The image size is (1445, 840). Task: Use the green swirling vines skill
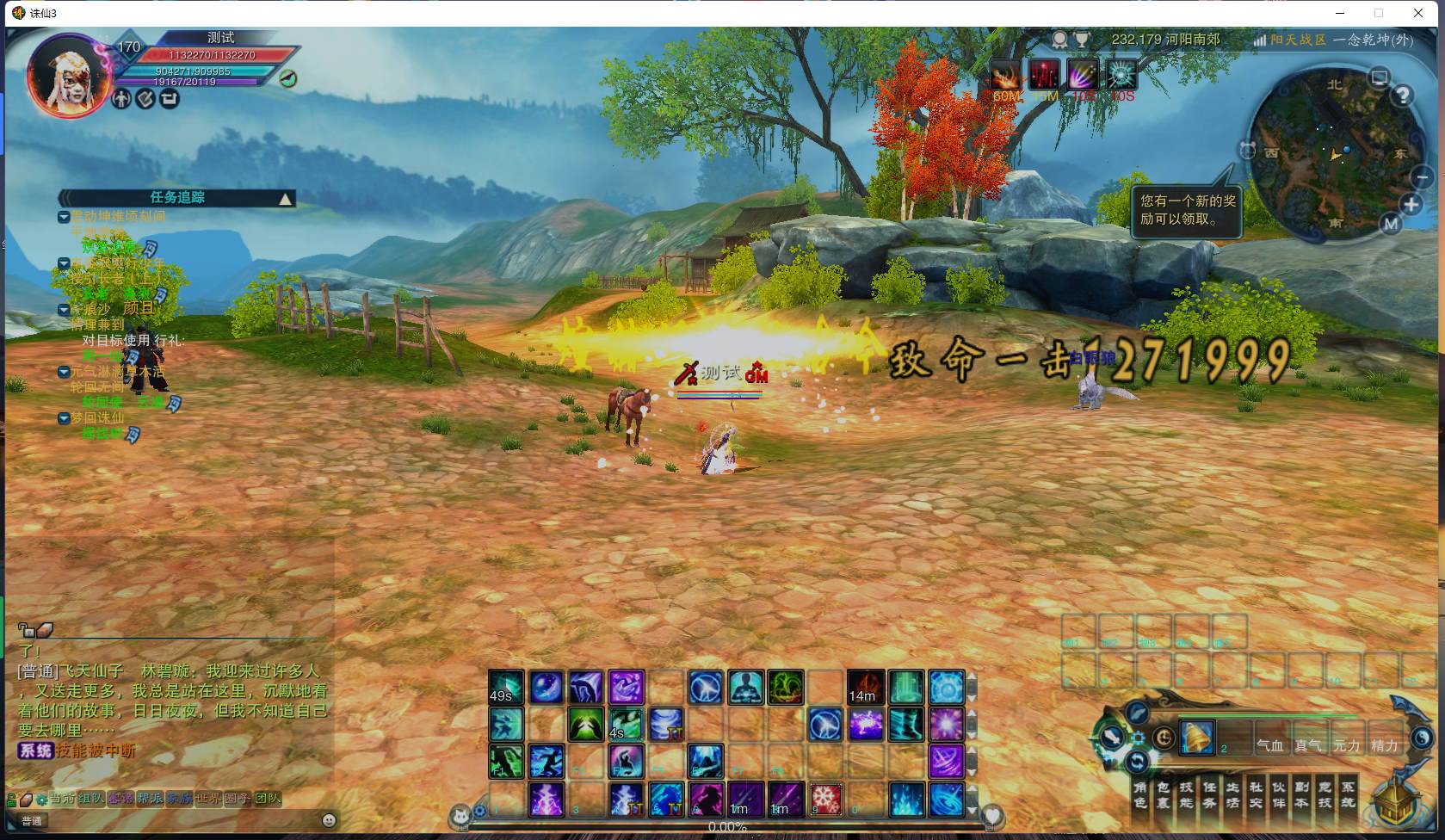click(x=785, y=688)
